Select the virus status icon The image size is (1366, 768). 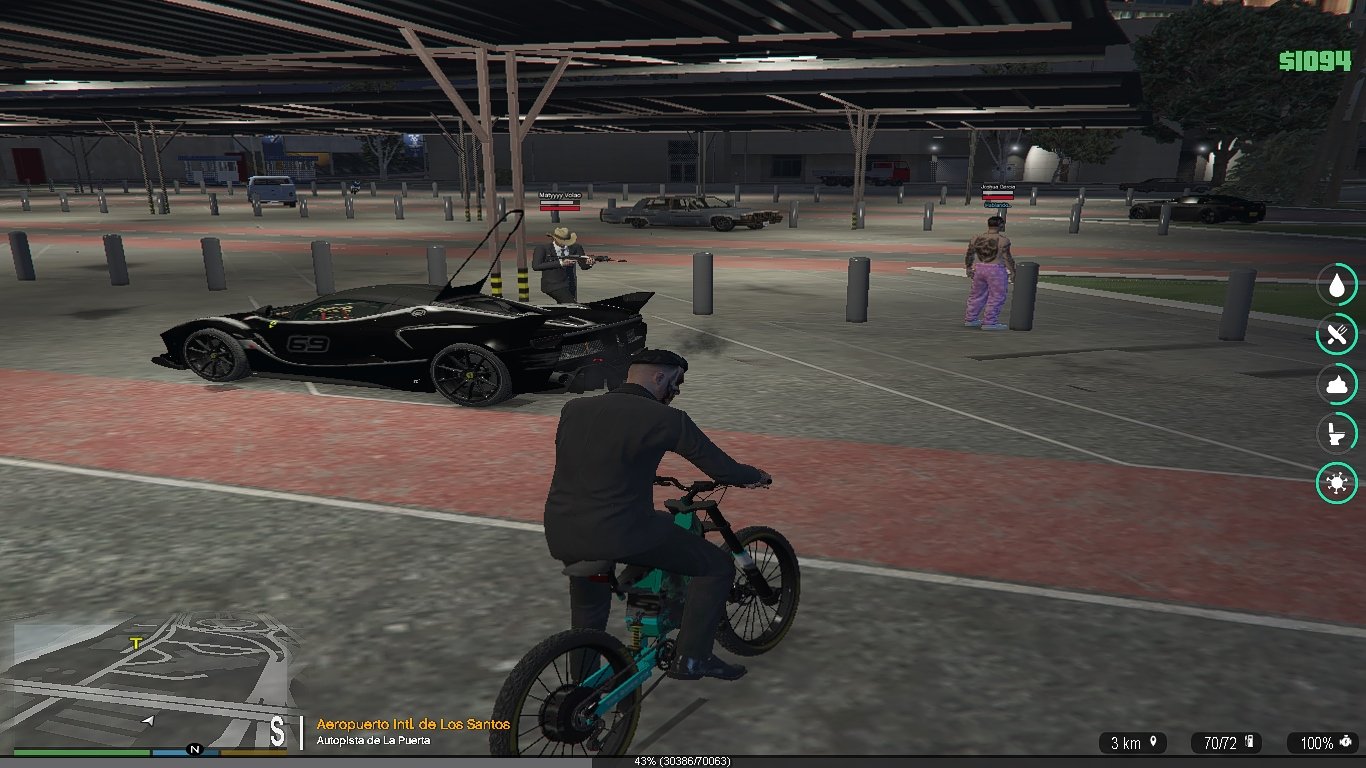click(x=1336, y=484)
